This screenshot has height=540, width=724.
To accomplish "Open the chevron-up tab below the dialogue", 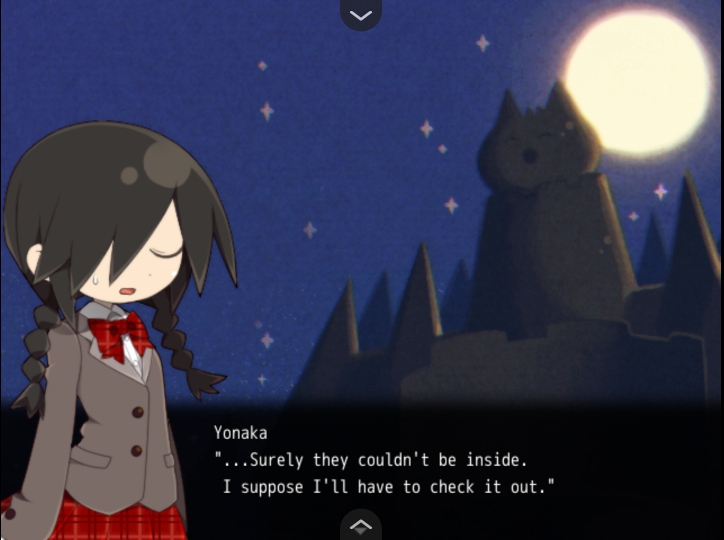I will (361, 525).
